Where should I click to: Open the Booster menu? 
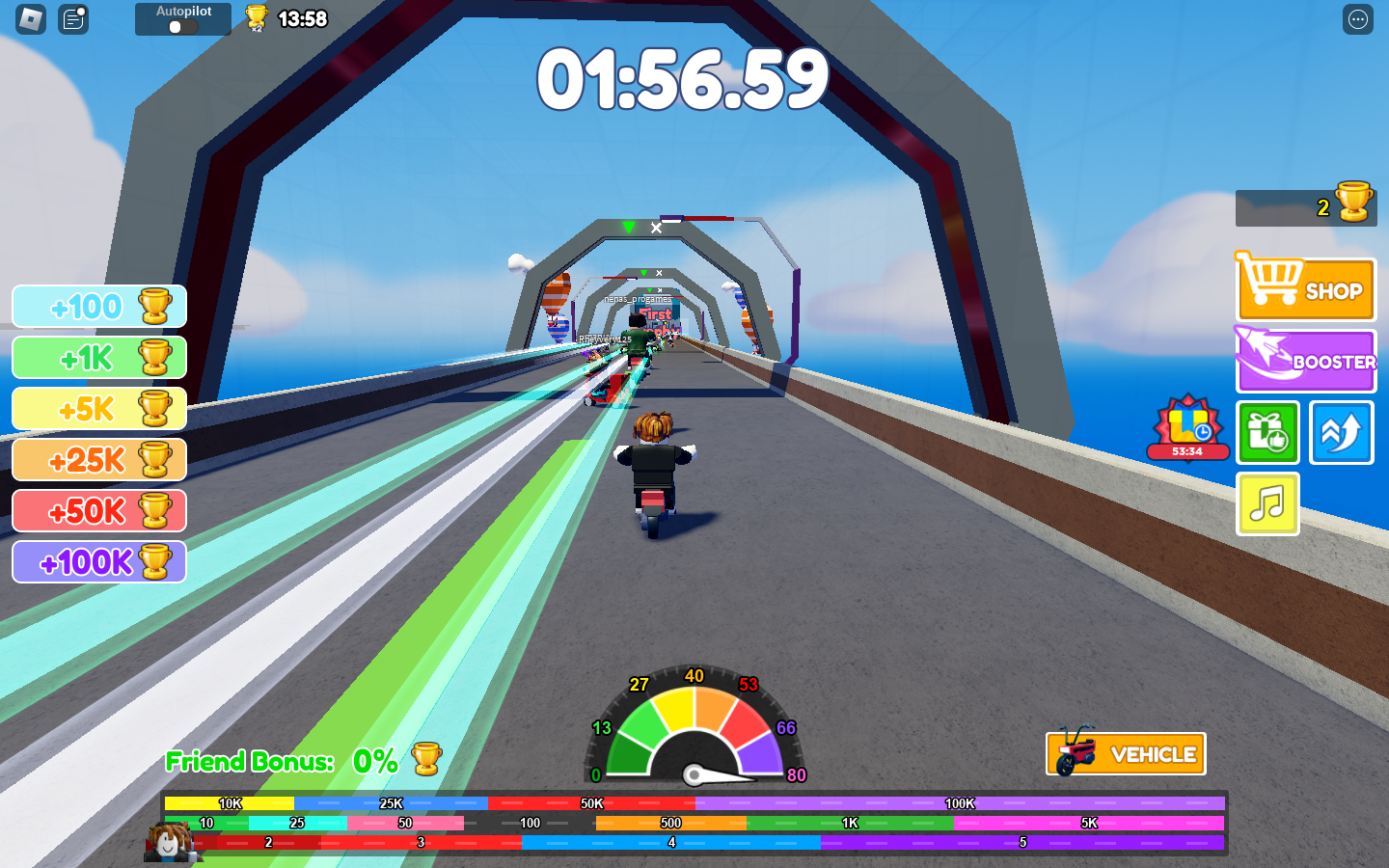coord(1305,361)
